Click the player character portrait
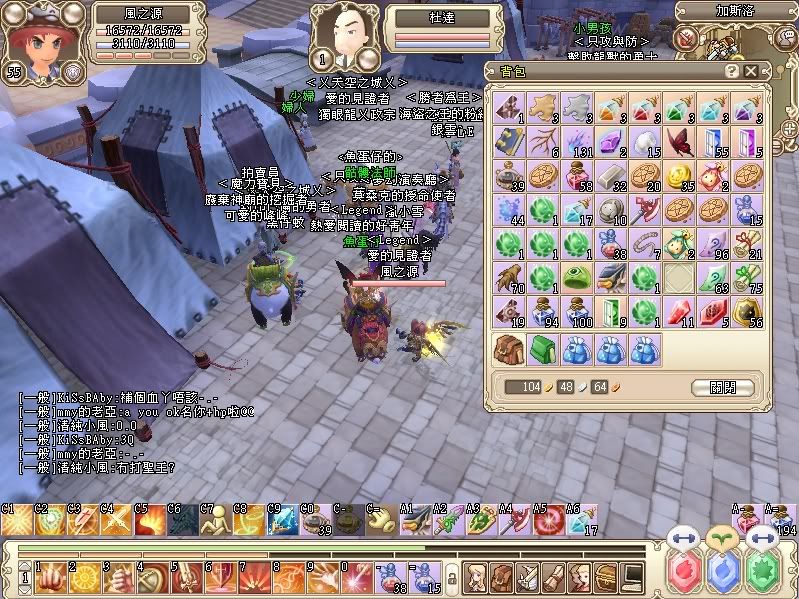 pyautogui.click(x=34, y=42)
